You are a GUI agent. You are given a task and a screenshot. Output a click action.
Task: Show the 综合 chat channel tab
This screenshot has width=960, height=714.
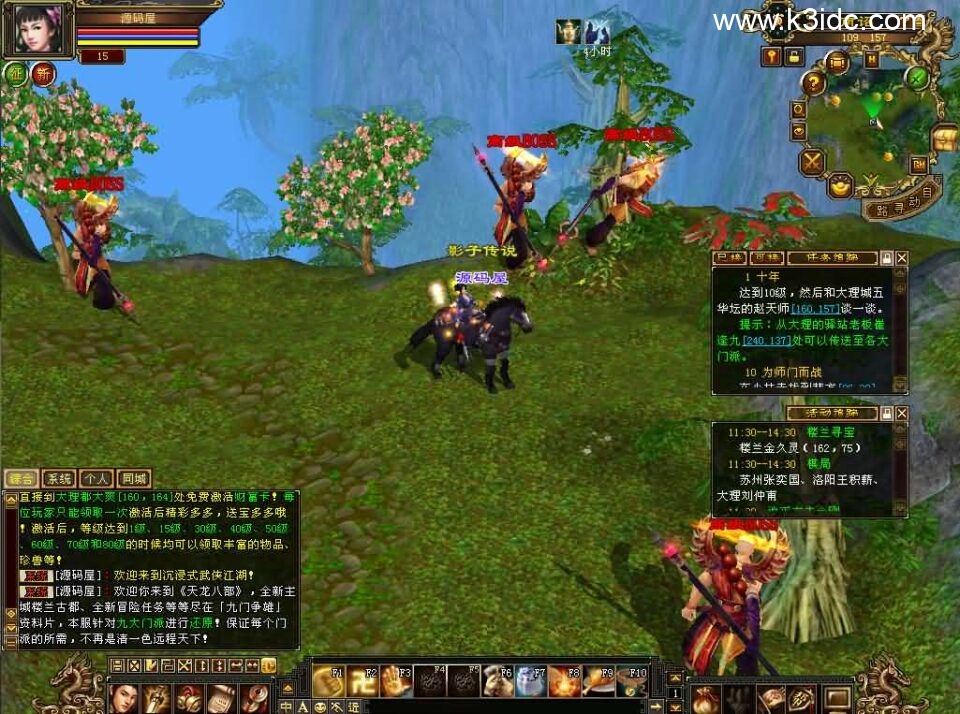[21, 479]
